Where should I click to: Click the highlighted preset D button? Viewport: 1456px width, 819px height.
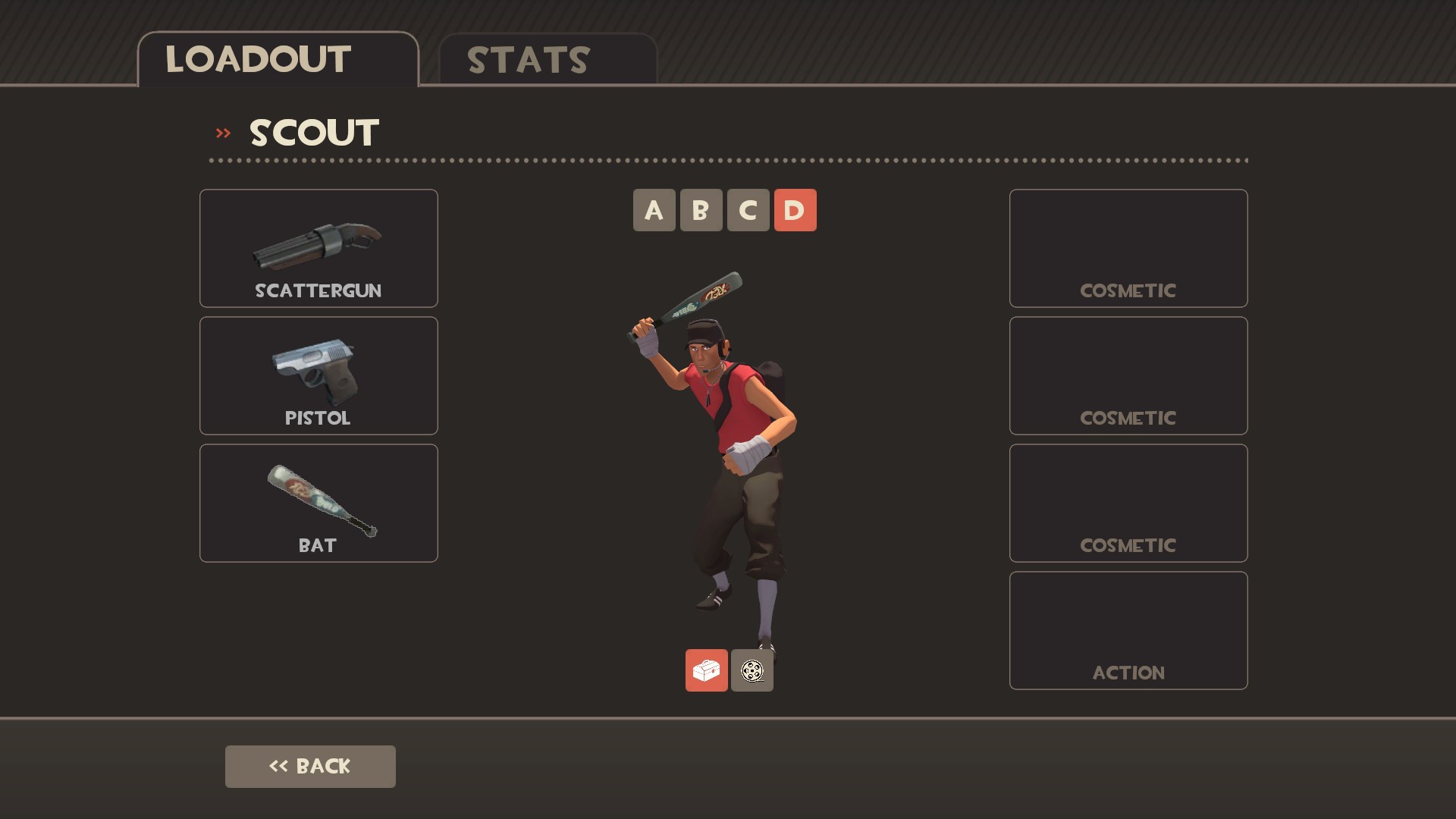795,210
